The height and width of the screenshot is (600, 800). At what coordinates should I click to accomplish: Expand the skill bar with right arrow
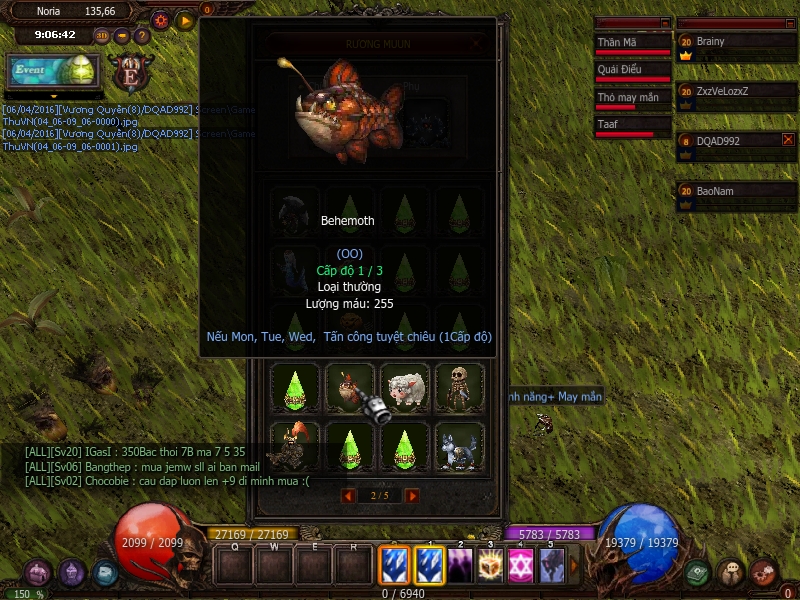click(x=574, y=566)
